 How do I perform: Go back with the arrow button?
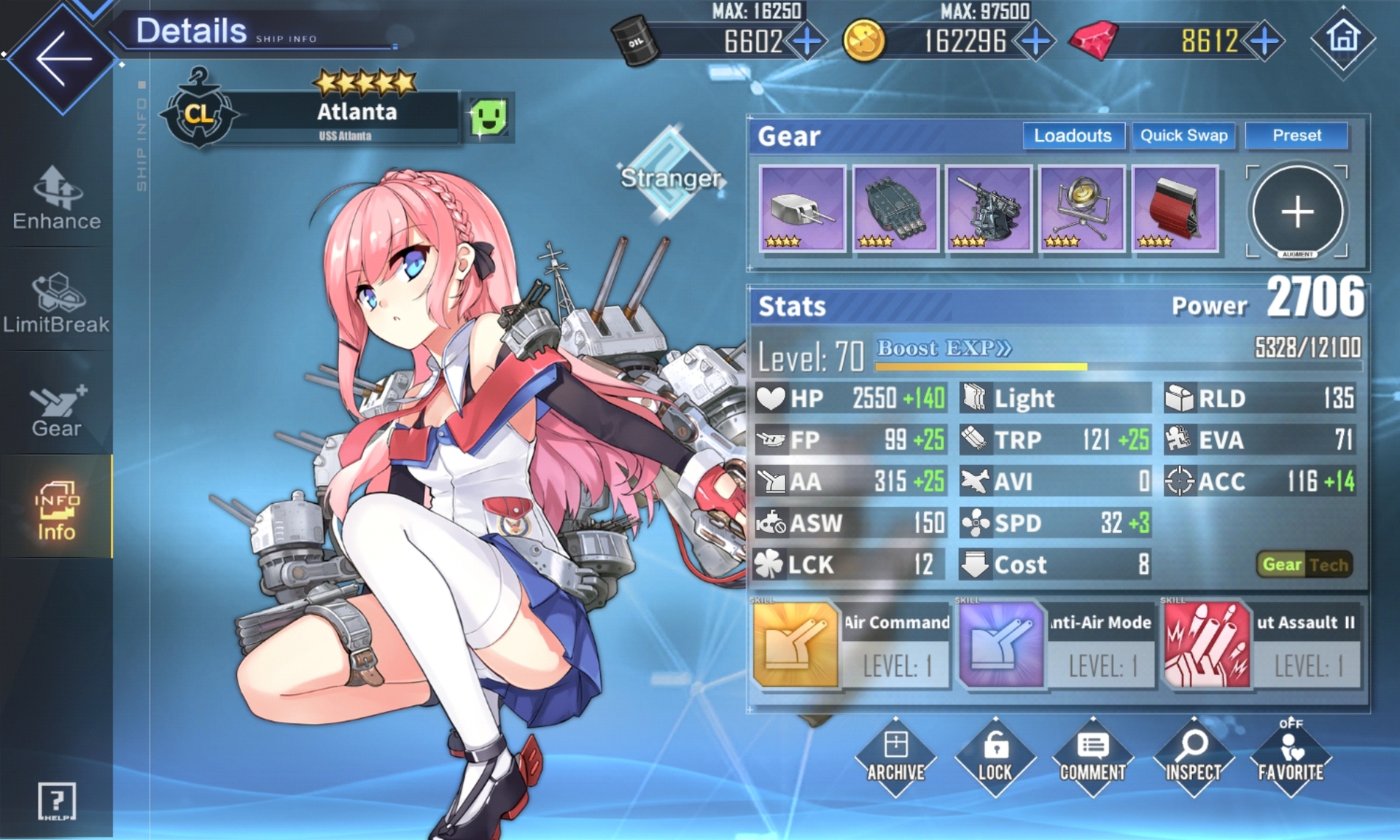63,58
